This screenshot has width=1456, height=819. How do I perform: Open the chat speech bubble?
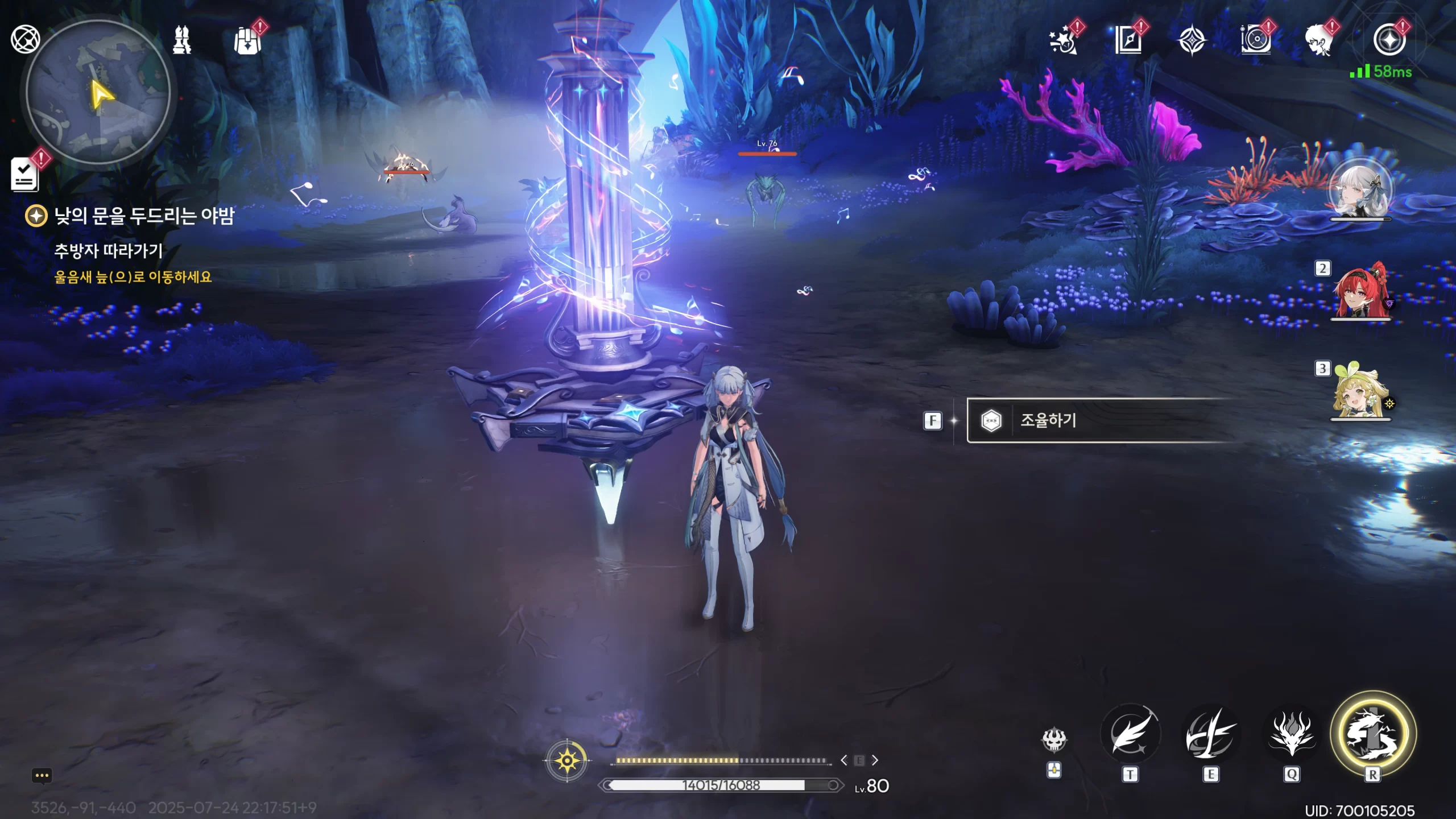pos(42,776)
